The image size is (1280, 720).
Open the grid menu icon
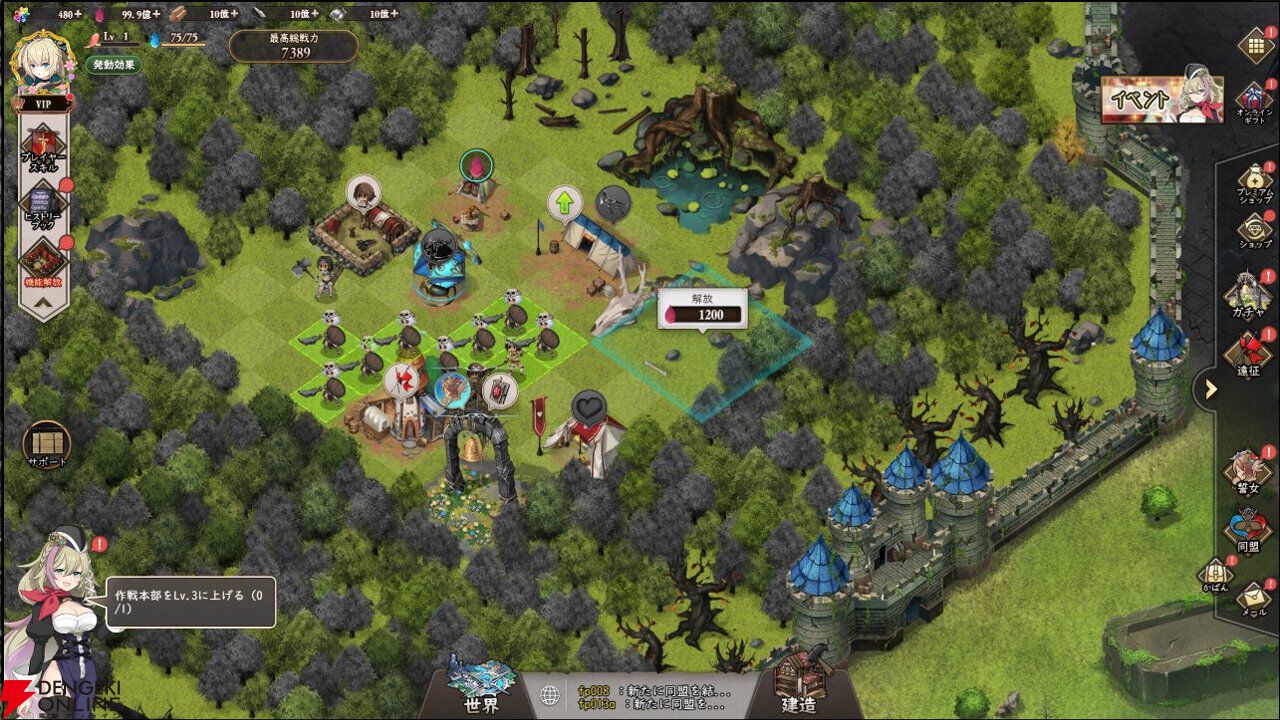pos(1255,45)
